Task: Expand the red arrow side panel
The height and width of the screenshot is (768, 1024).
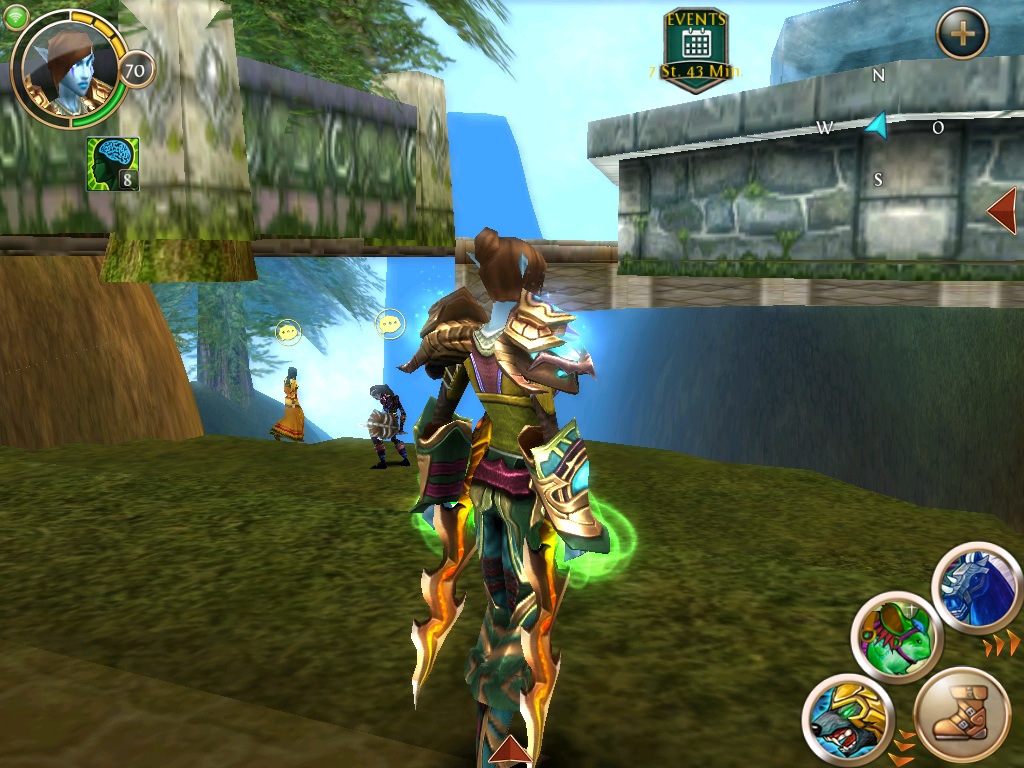Action: coord(1001,211)
